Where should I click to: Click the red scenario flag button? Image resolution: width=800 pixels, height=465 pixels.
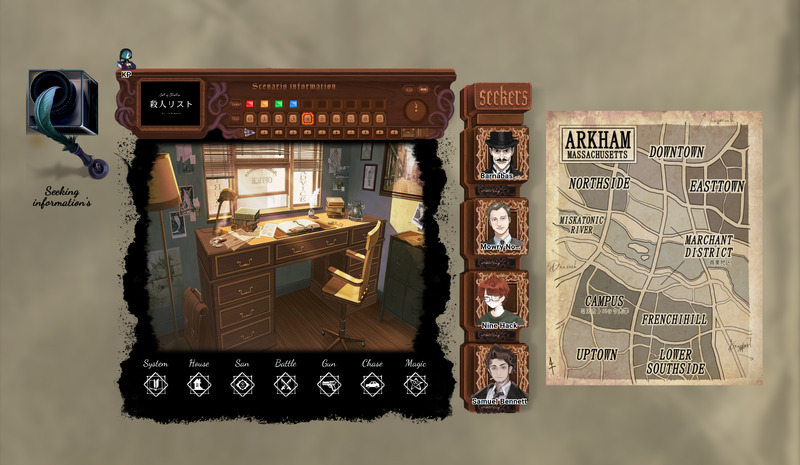coord(250,102)
